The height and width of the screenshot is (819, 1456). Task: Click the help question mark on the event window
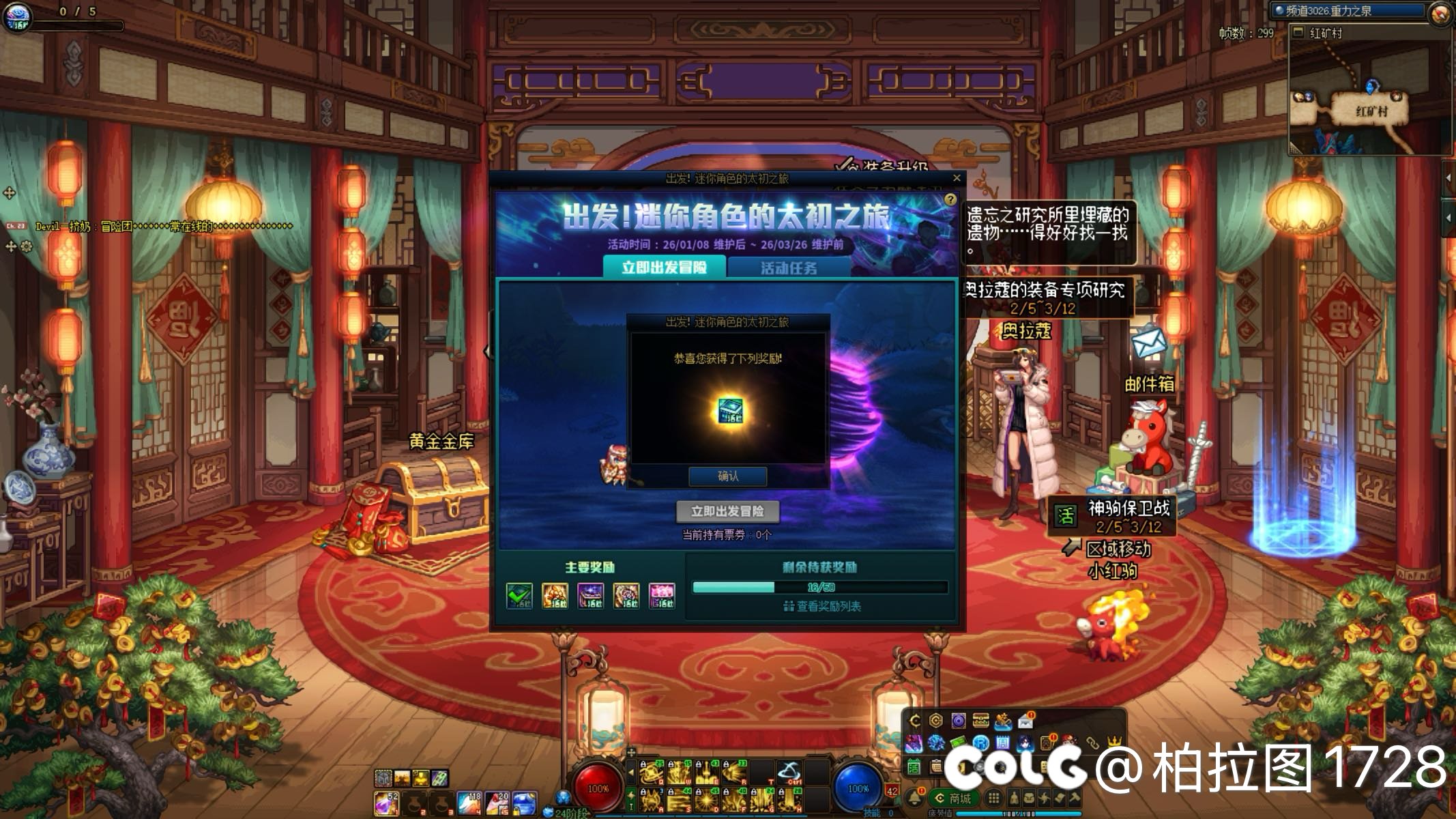pos(951,198)
